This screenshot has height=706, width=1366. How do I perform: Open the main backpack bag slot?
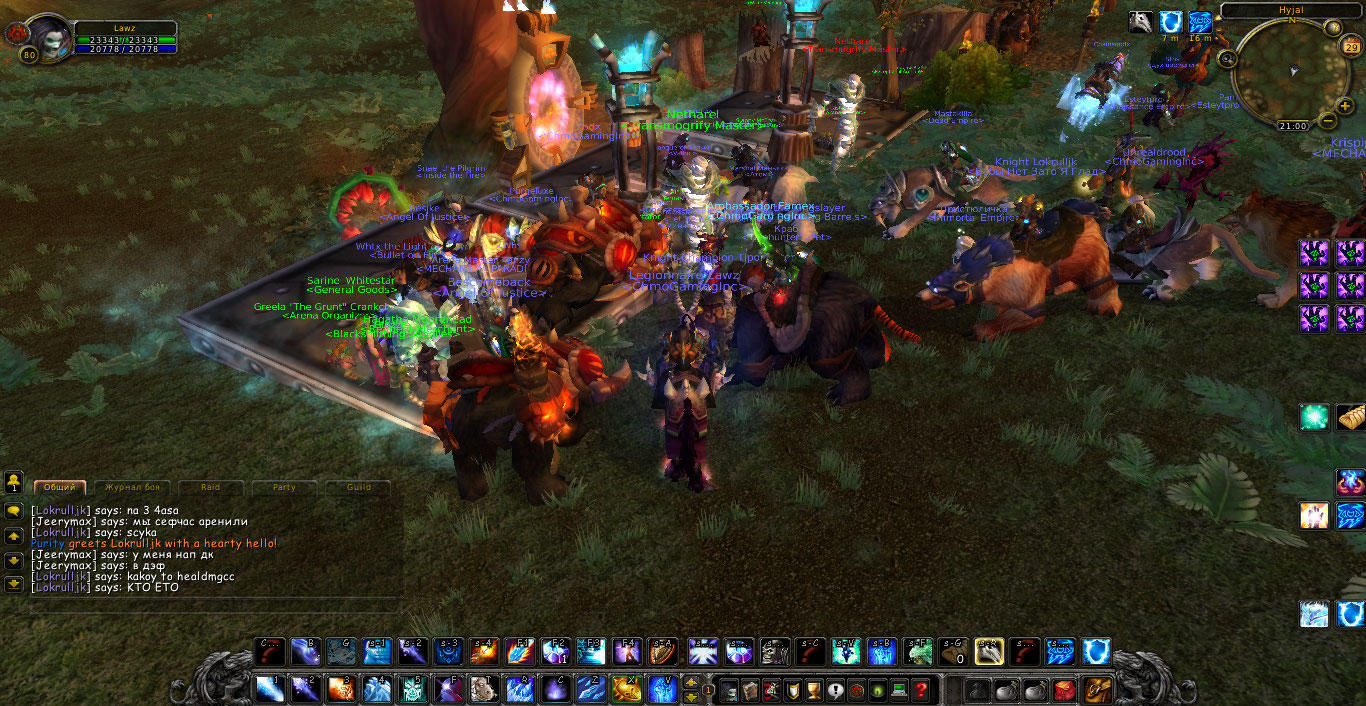click(x=1097, y=689)
